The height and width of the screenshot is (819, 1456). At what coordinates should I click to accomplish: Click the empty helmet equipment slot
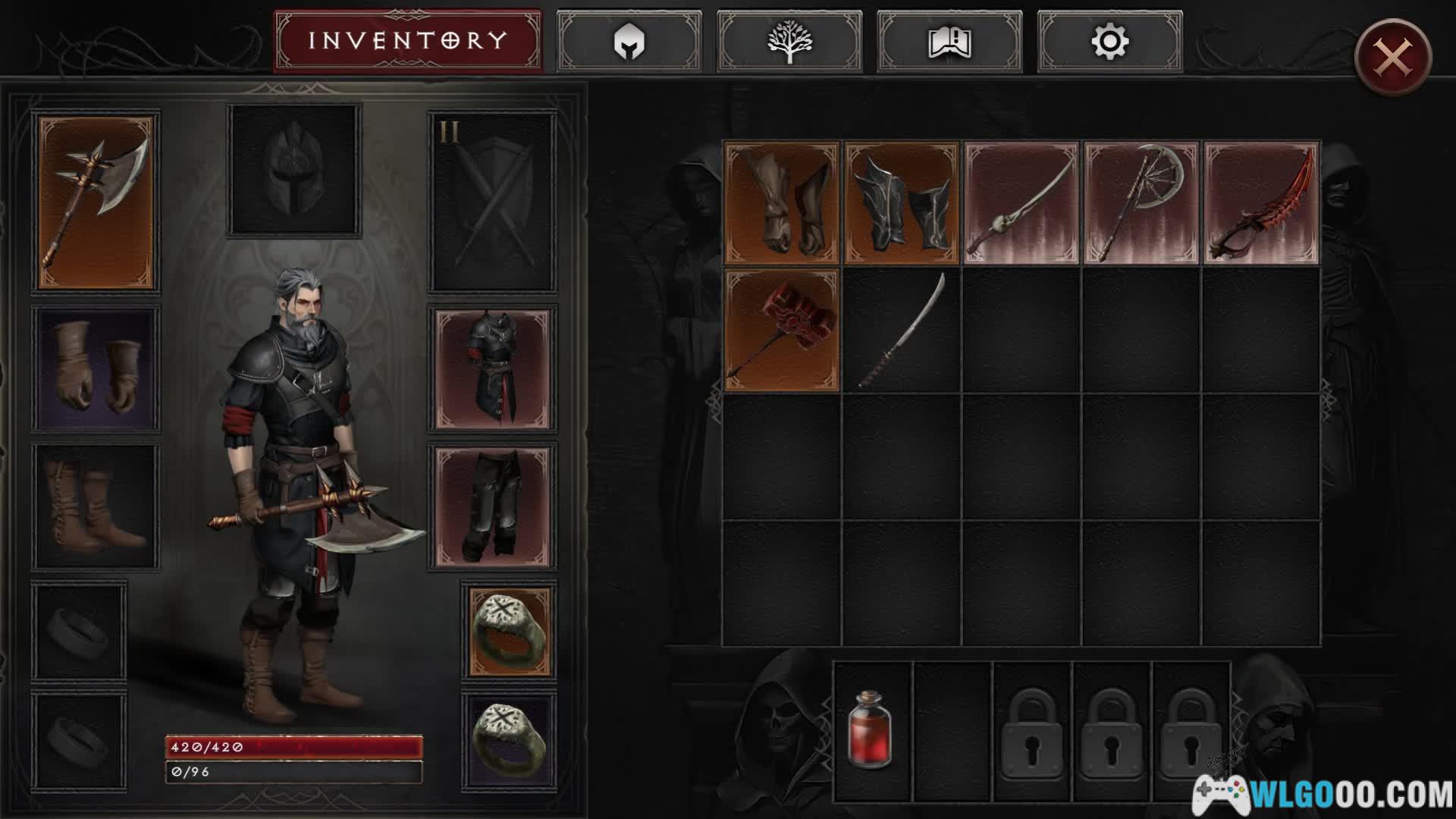click(x=294, y=169)
